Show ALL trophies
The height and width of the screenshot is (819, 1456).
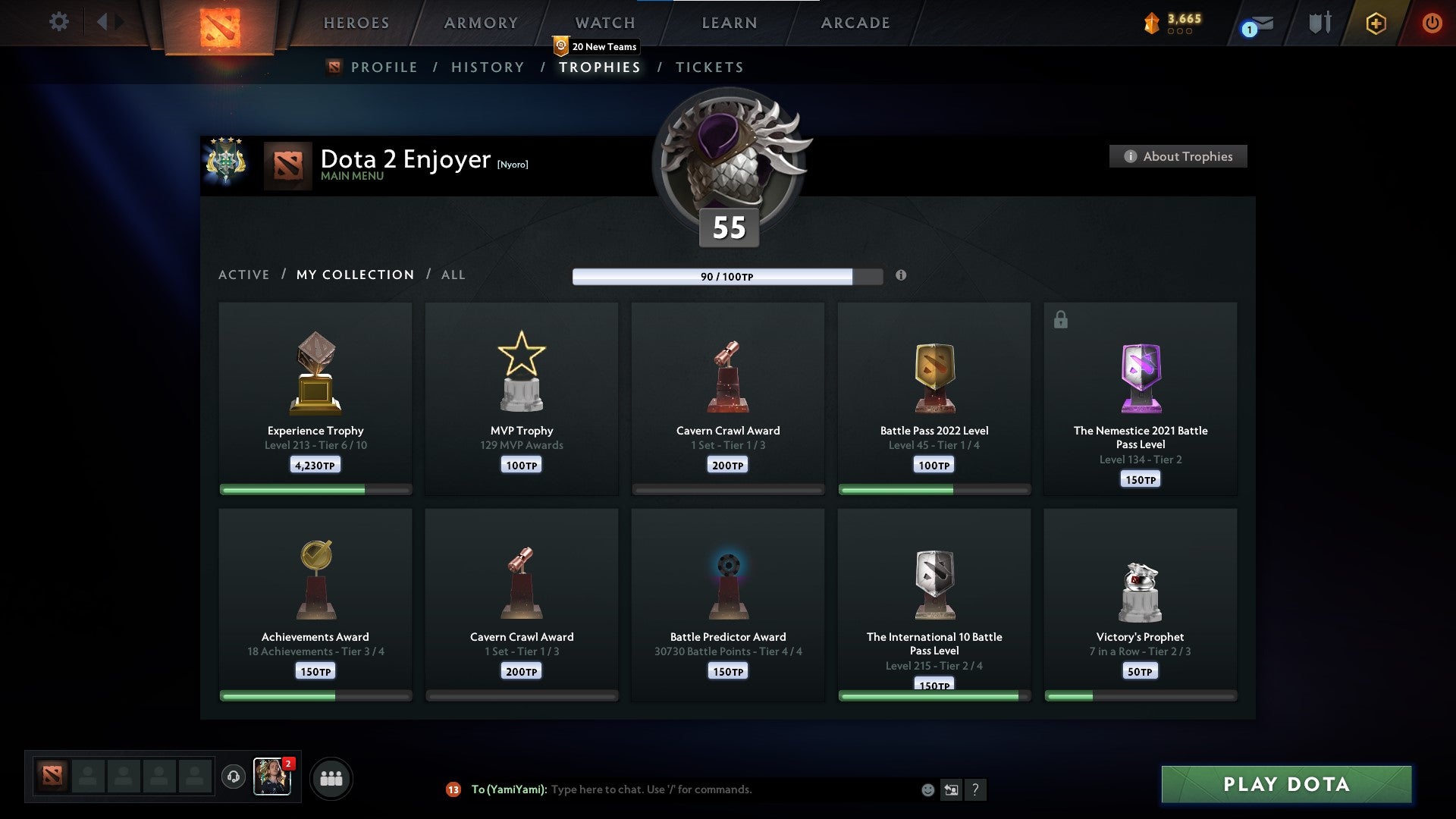pos(453,275)
